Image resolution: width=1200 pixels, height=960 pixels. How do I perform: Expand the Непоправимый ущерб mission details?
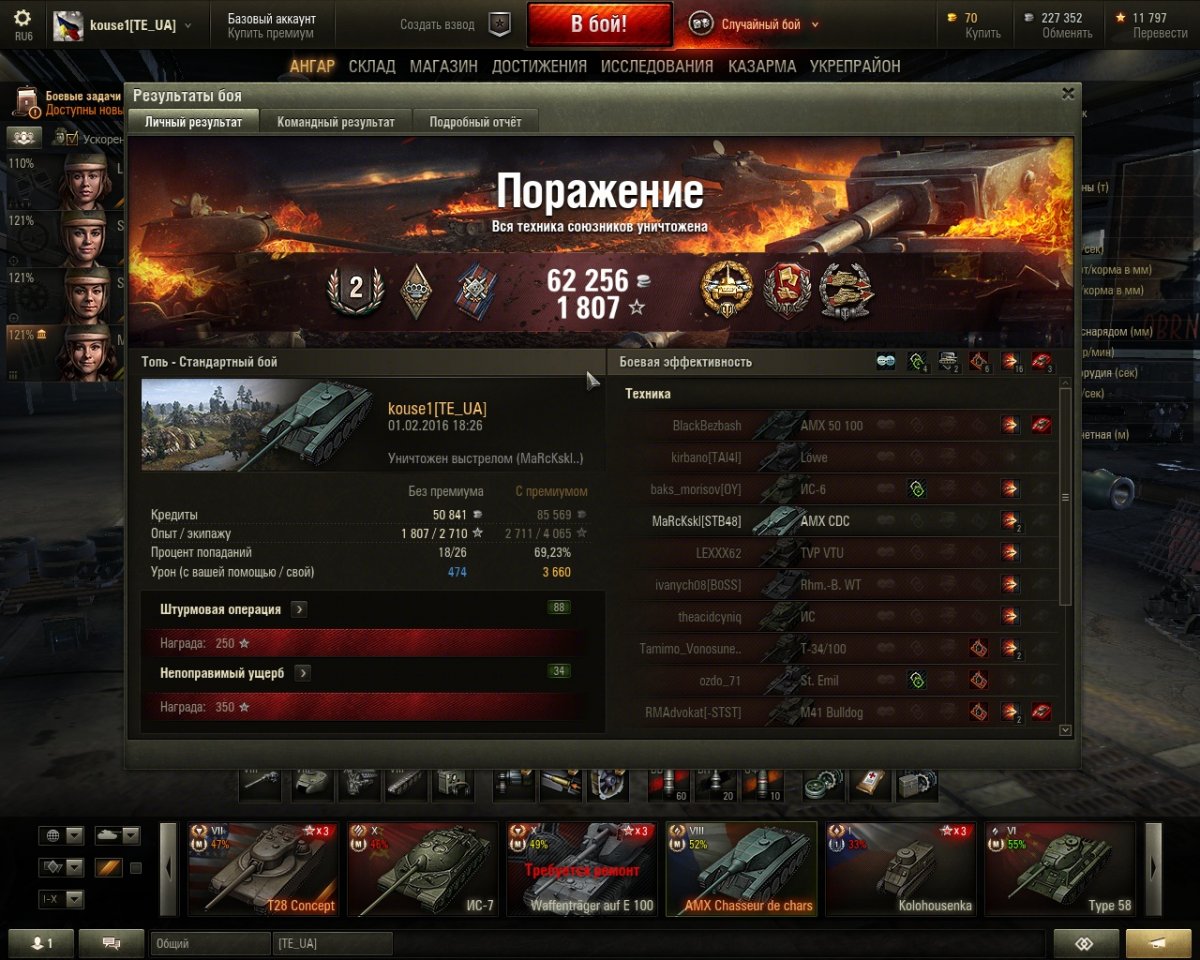pos(302,673)
